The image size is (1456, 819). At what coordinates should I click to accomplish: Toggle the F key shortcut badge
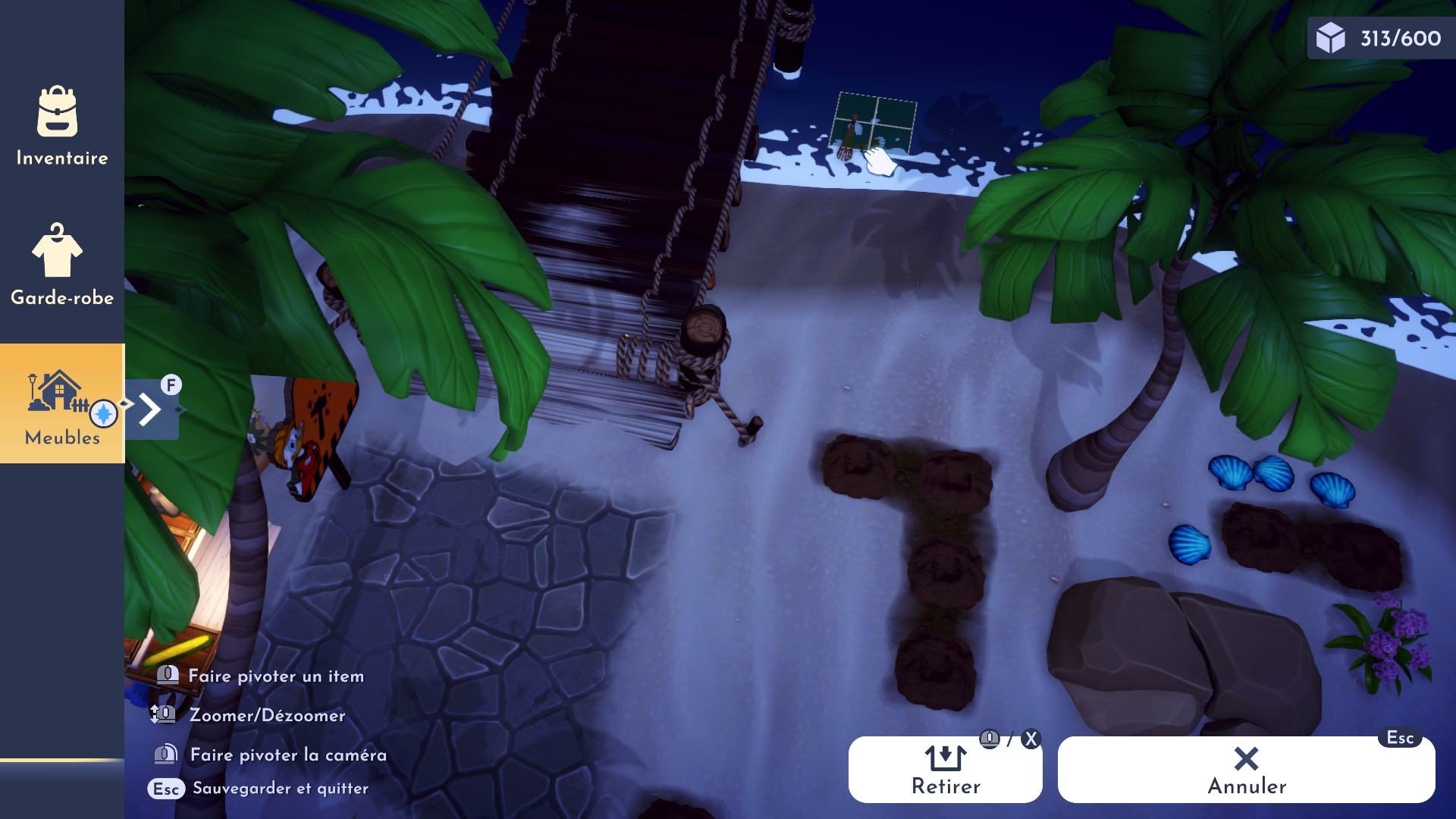point(171,385)
